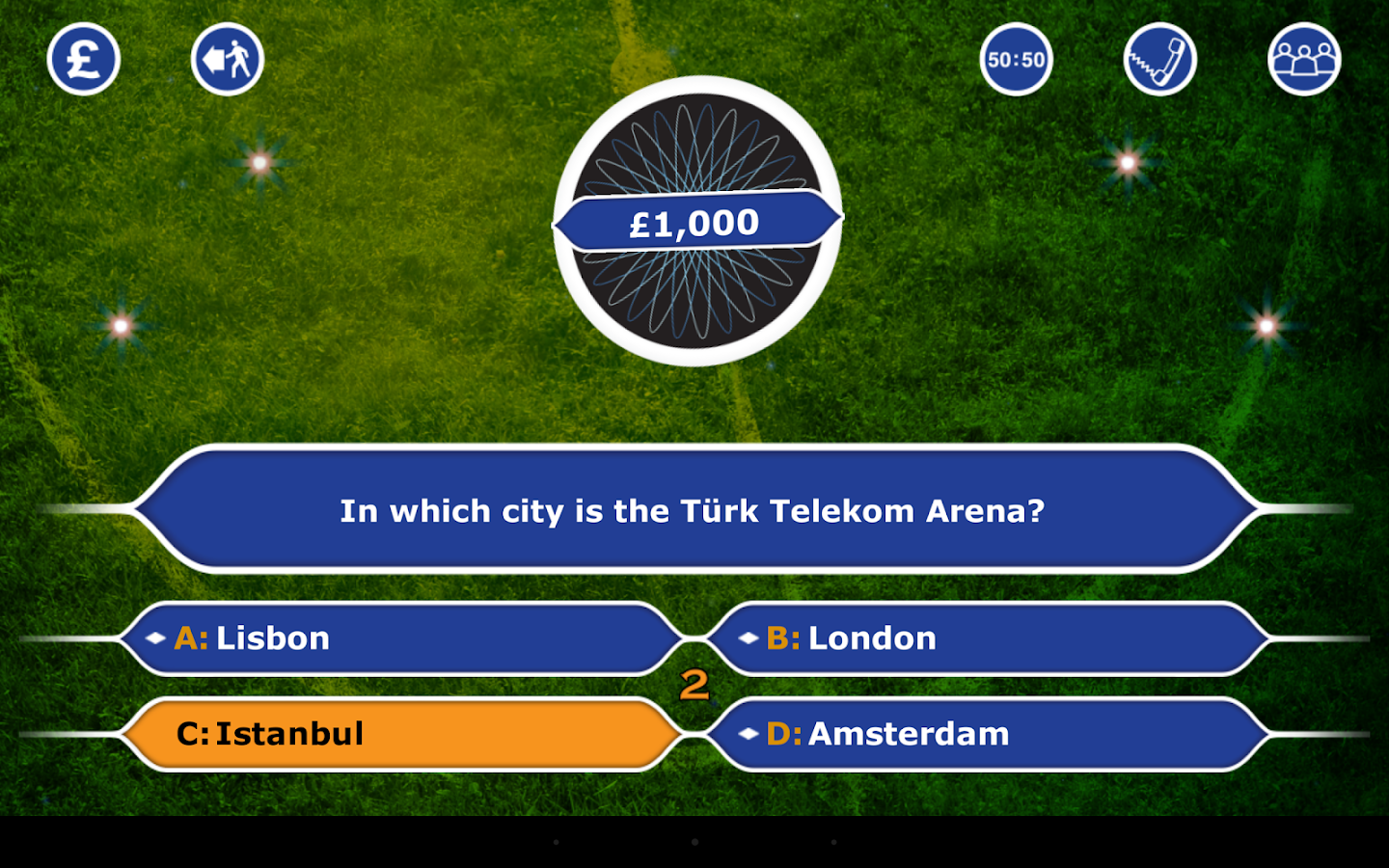The width and height of the screenshot is (1389, 868).
Task: Walk away using the exit icon
Action: click(228, 60)
